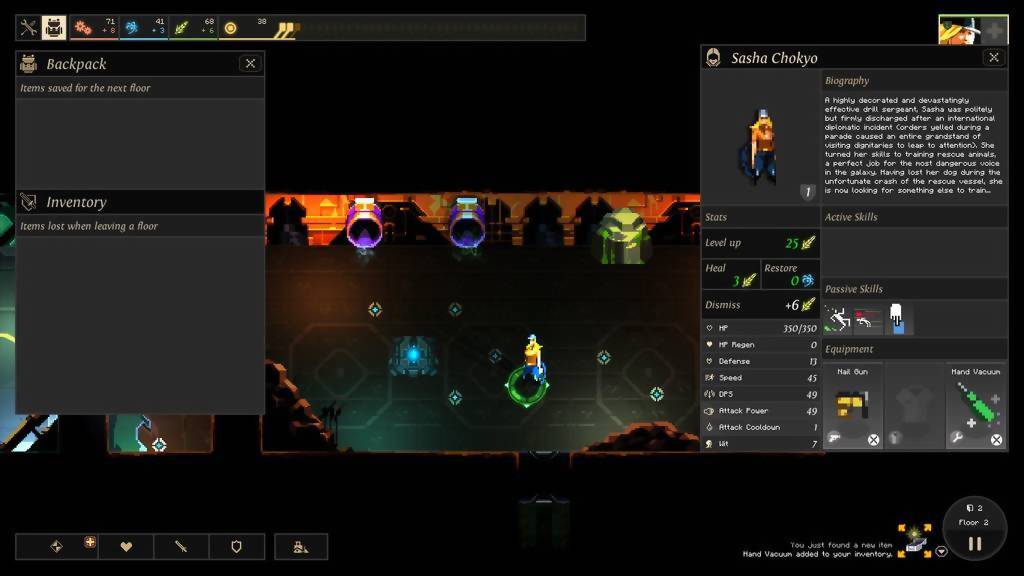Unequip the Nail Gun with its X button

pos(873,439)
